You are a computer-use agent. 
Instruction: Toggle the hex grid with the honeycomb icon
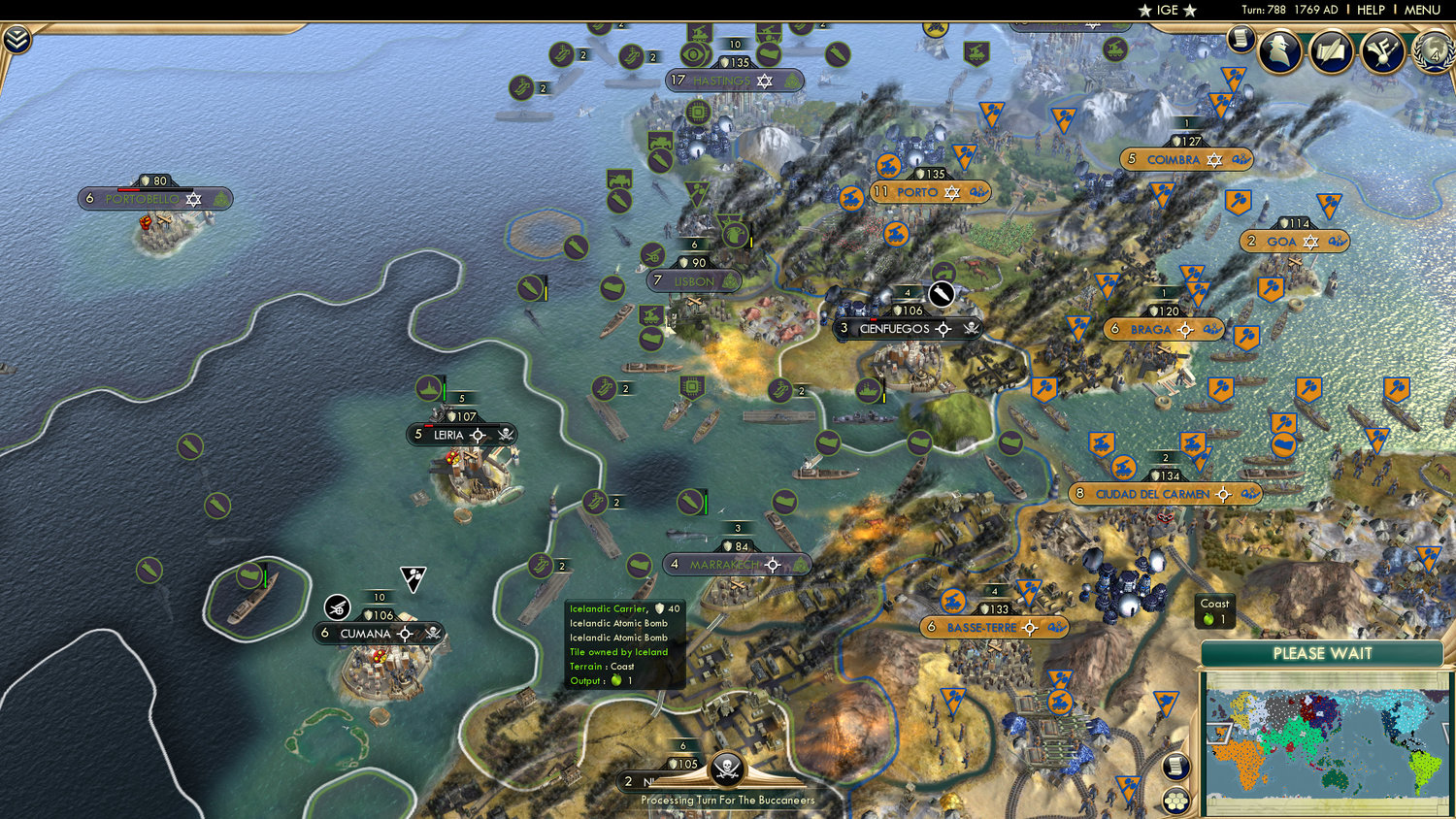pyautogui.click(x=1176, y=801)
